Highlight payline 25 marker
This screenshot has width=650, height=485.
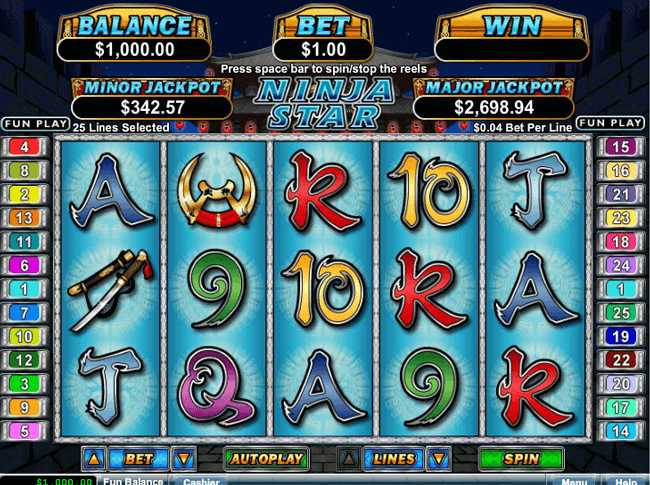click(x=622, y=313)
